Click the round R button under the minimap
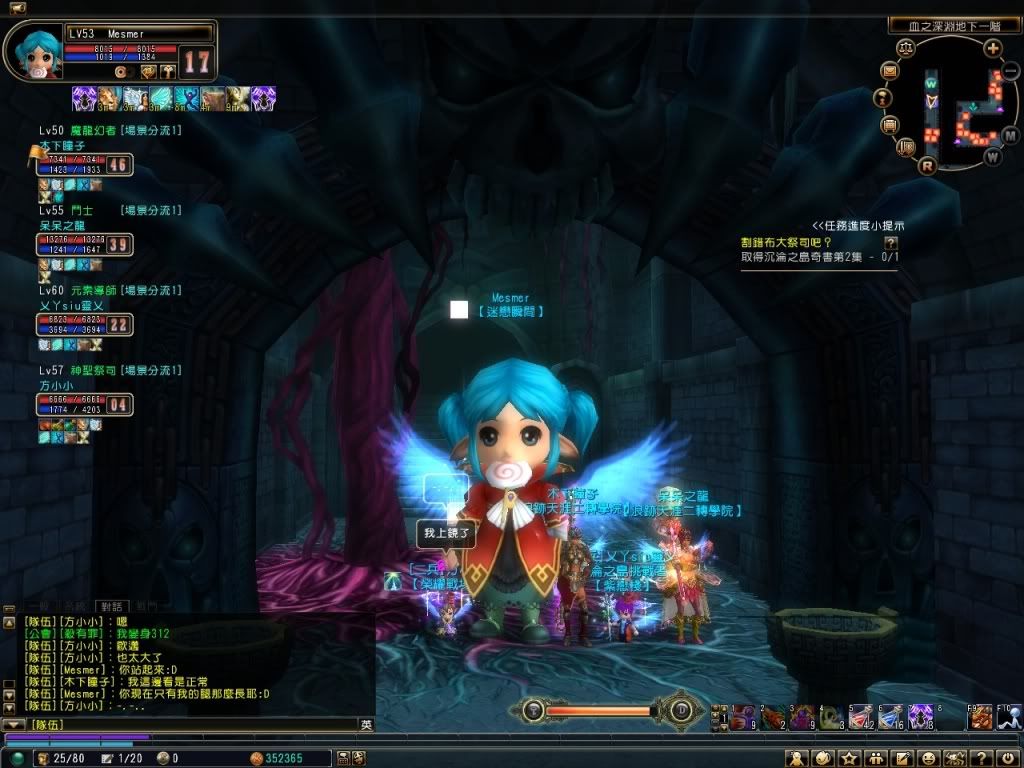The width and height of the screenshot is (1024, 768). click(x=928, y=165)
